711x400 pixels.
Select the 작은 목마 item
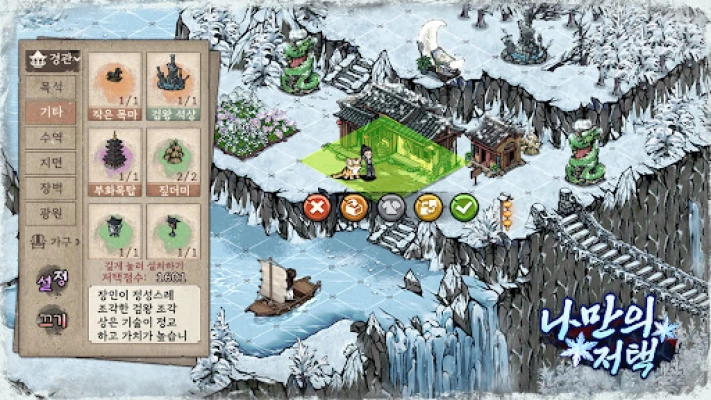click(x=114, y=86)
